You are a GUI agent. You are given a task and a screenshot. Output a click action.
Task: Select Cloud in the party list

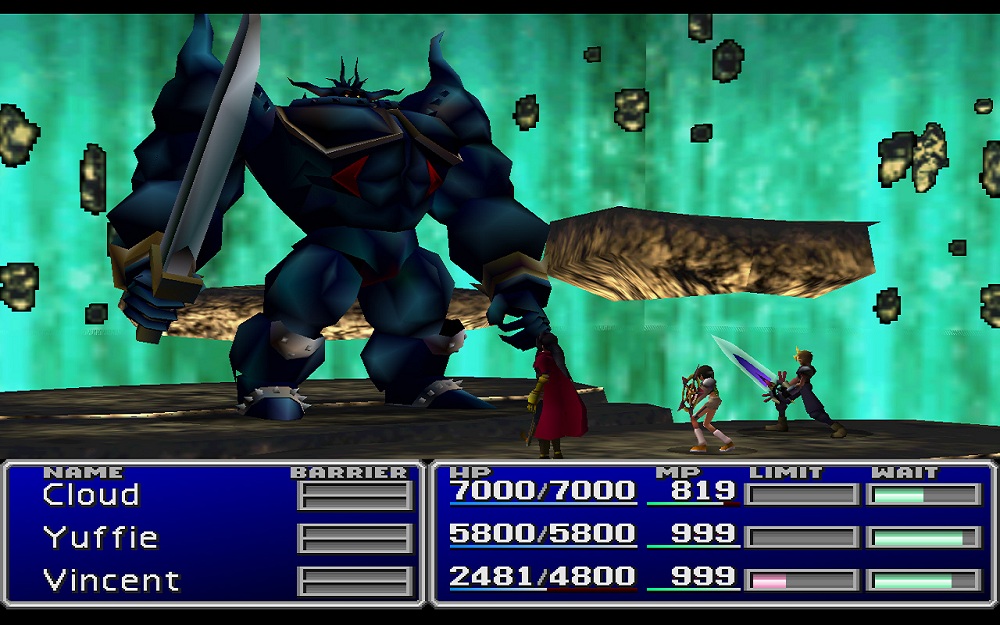[x=91, y=495]
